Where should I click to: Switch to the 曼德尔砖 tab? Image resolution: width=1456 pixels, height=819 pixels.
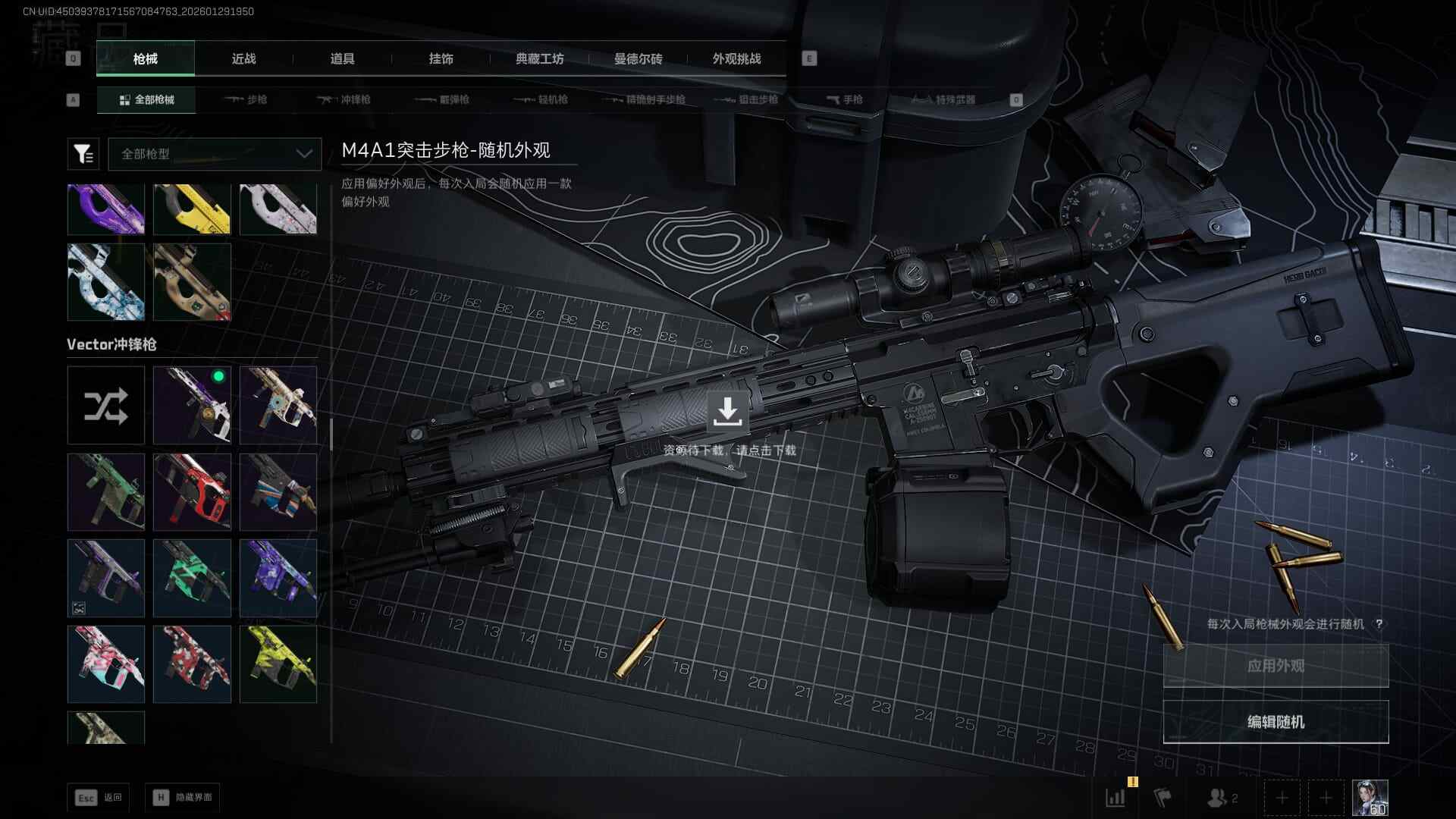(638, 59)
